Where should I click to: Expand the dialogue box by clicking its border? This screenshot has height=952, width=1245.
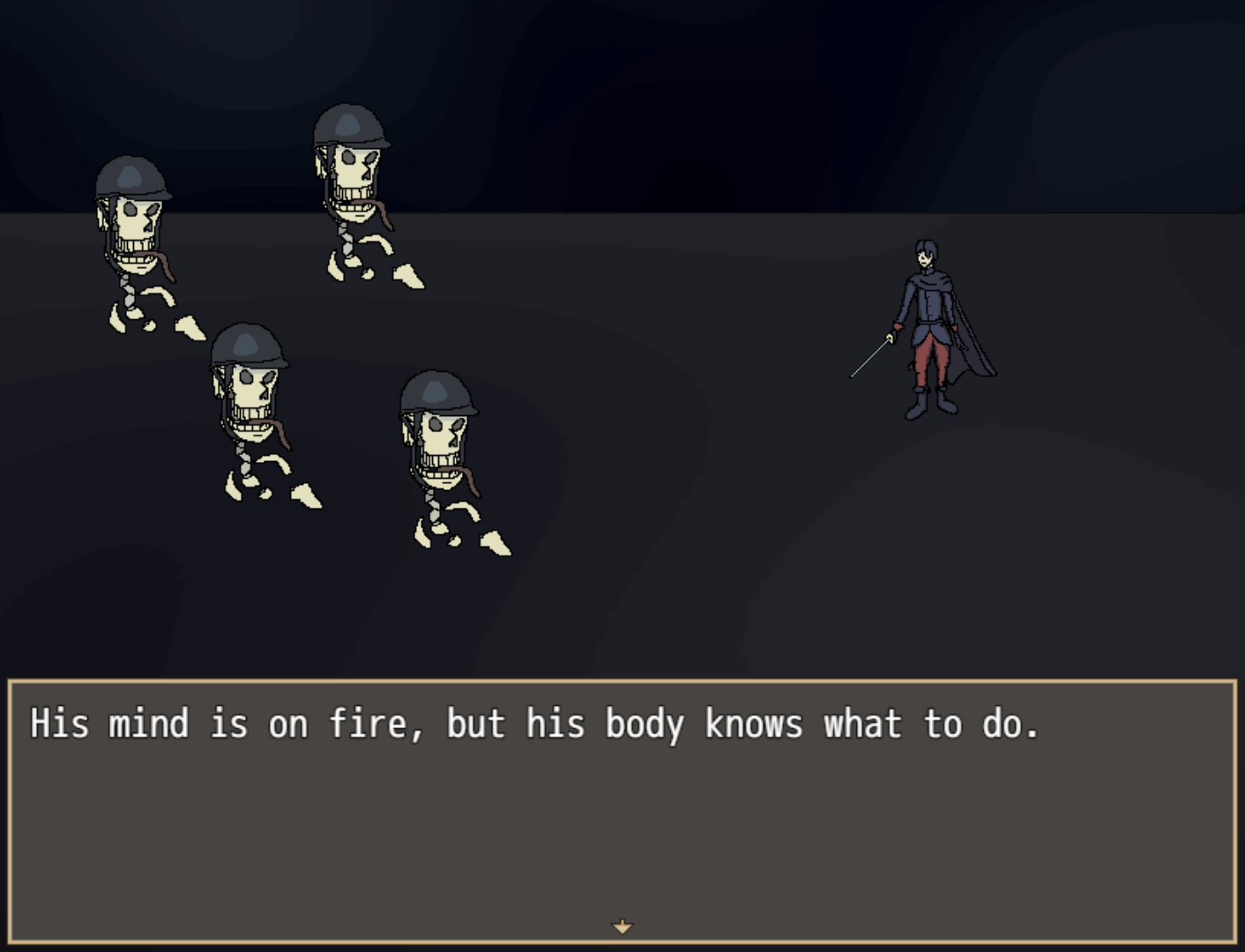pos(622,679)
